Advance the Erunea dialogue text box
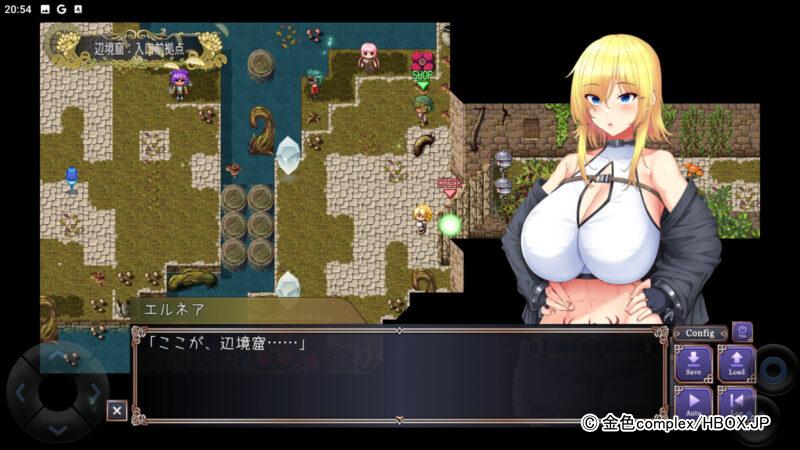The width and height of the screenshot is (800, 450). click(398, 375)
